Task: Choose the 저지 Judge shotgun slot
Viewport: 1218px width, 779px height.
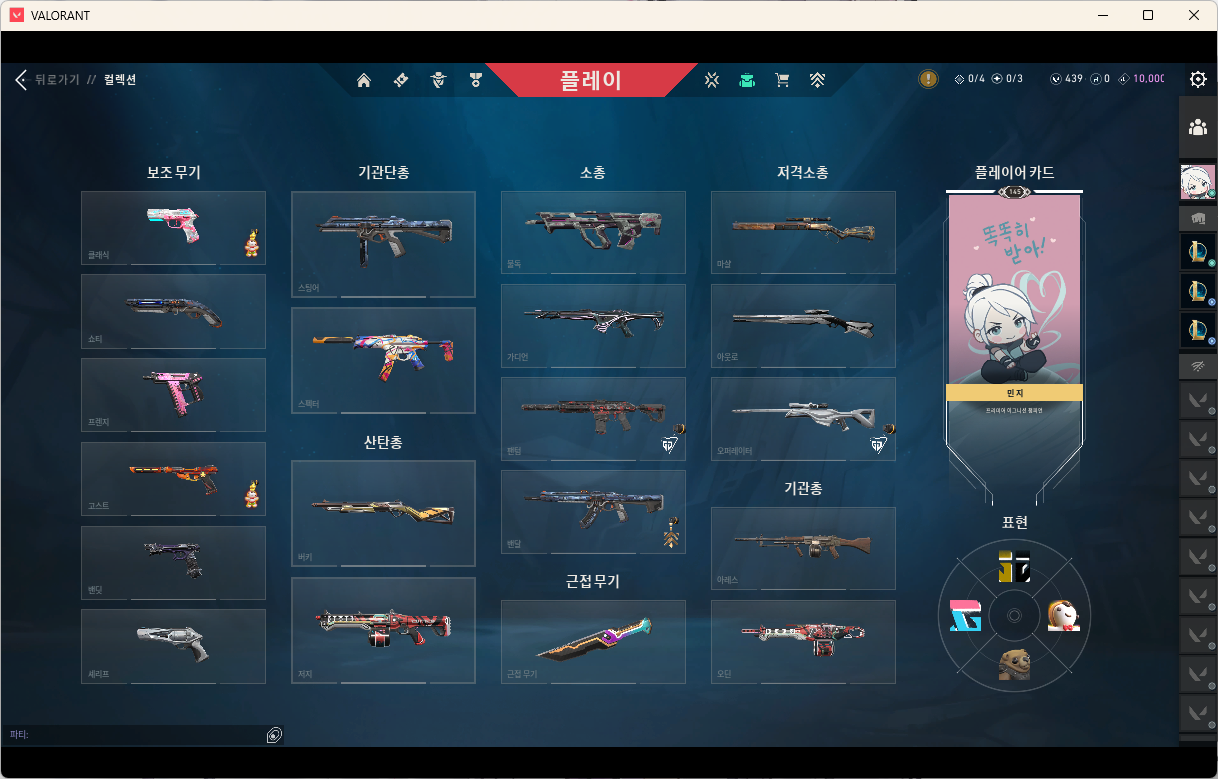Action: 383,630
